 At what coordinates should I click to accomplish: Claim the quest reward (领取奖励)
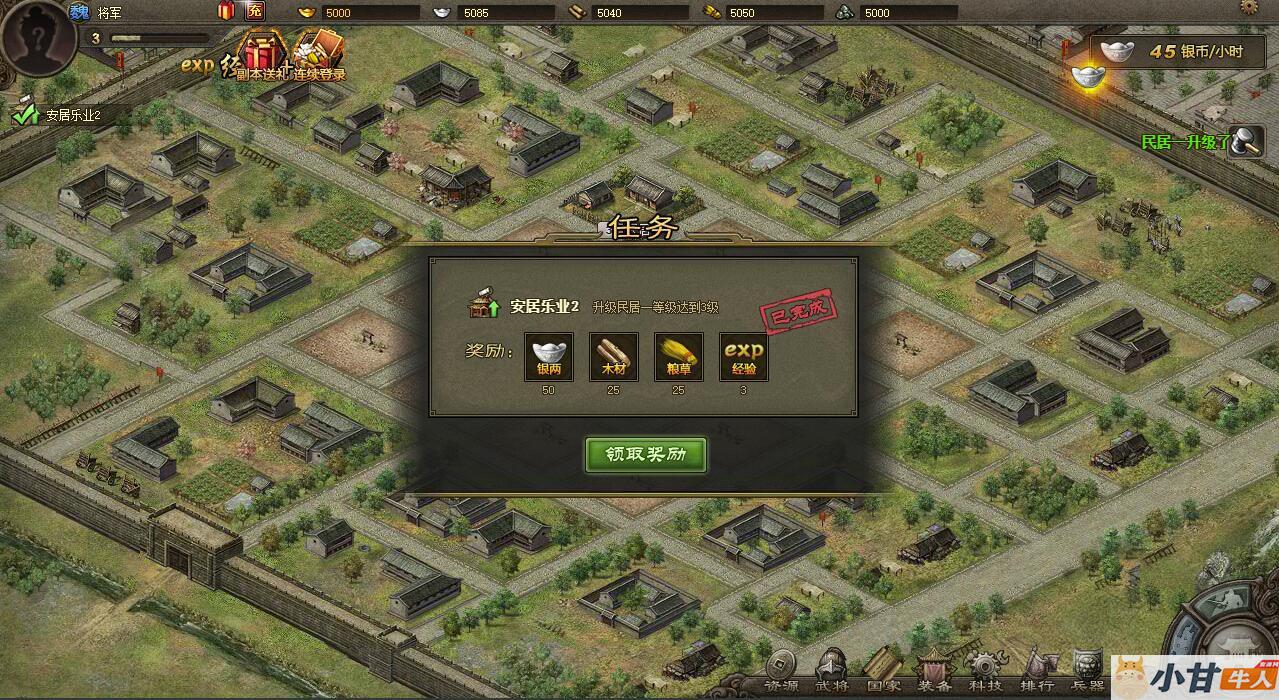coord(646,454)
